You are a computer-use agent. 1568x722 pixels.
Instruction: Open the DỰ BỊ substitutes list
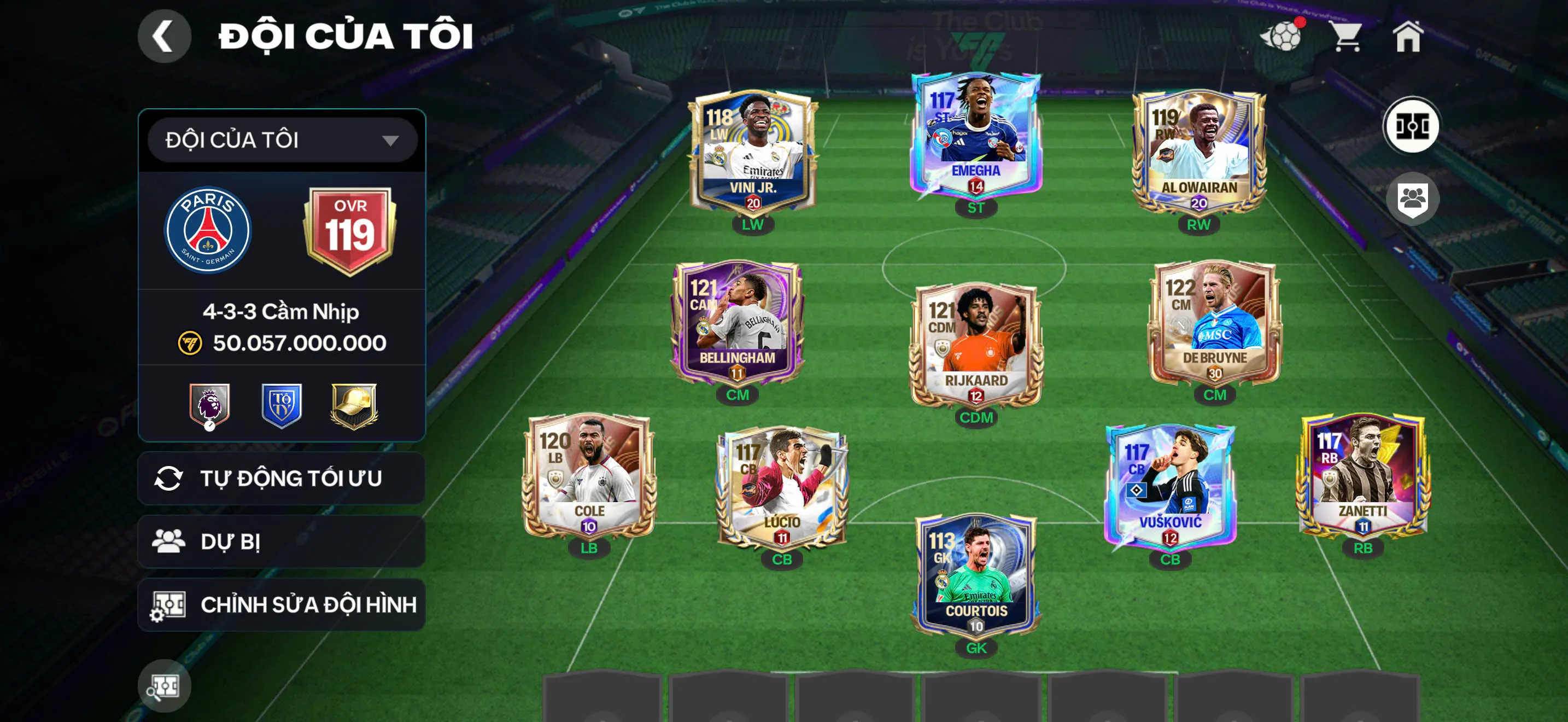pos(282,542)
